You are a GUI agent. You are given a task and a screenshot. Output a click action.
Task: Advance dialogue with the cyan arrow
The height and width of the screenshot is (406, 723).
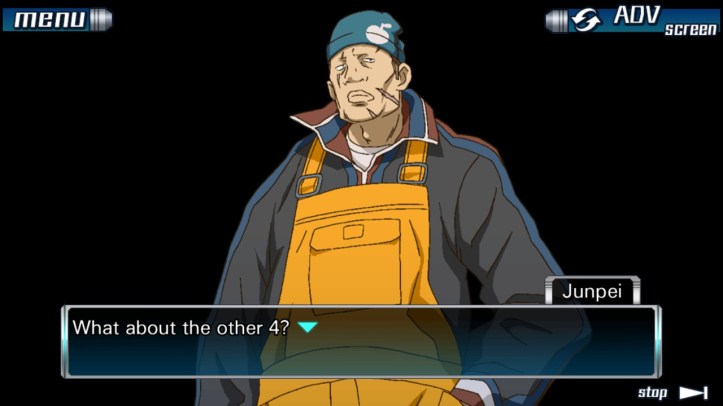point(308,327)
